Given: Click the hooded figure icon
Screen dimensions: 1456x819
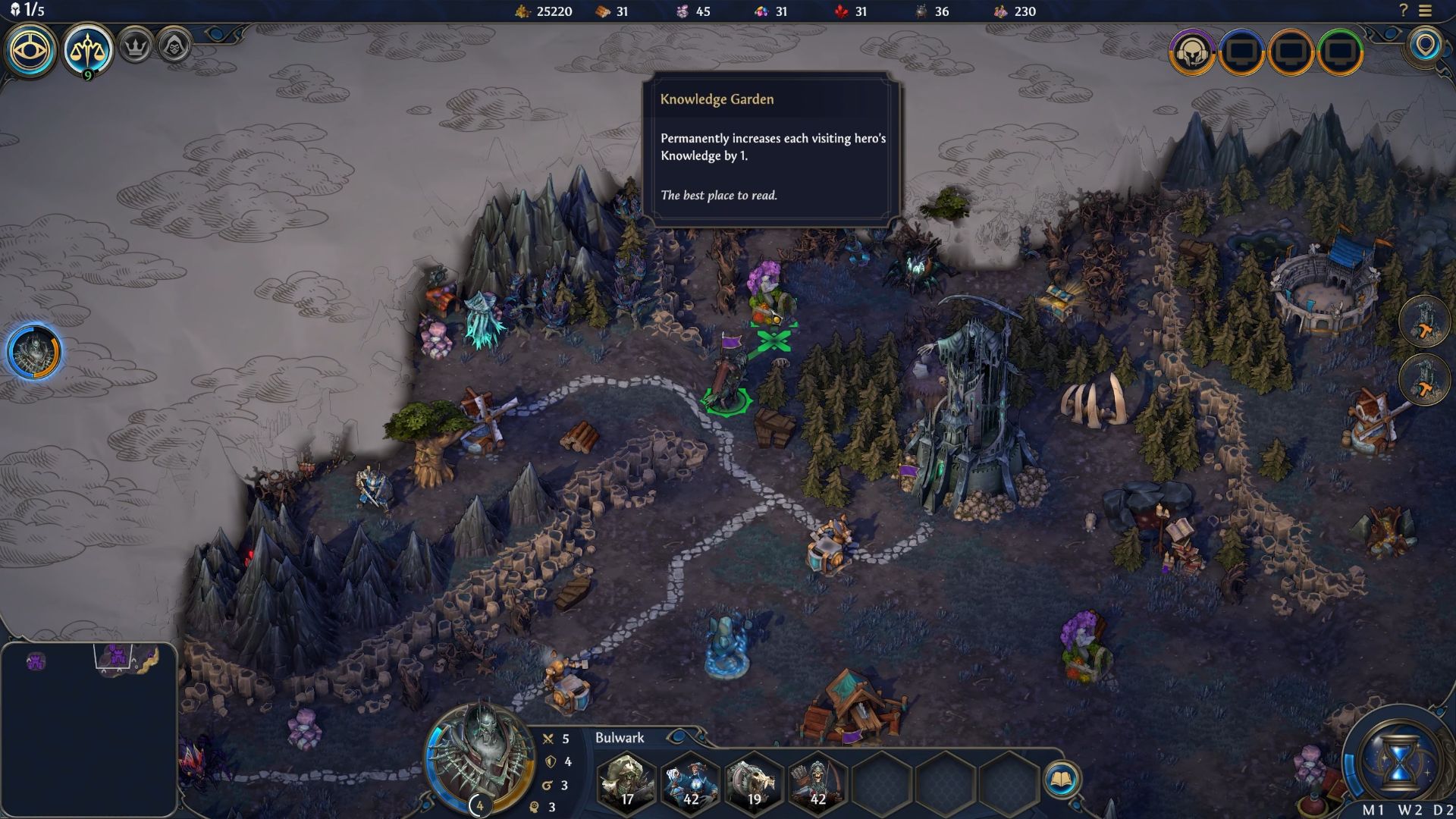Looking at the screenshot, I should 174,47.
